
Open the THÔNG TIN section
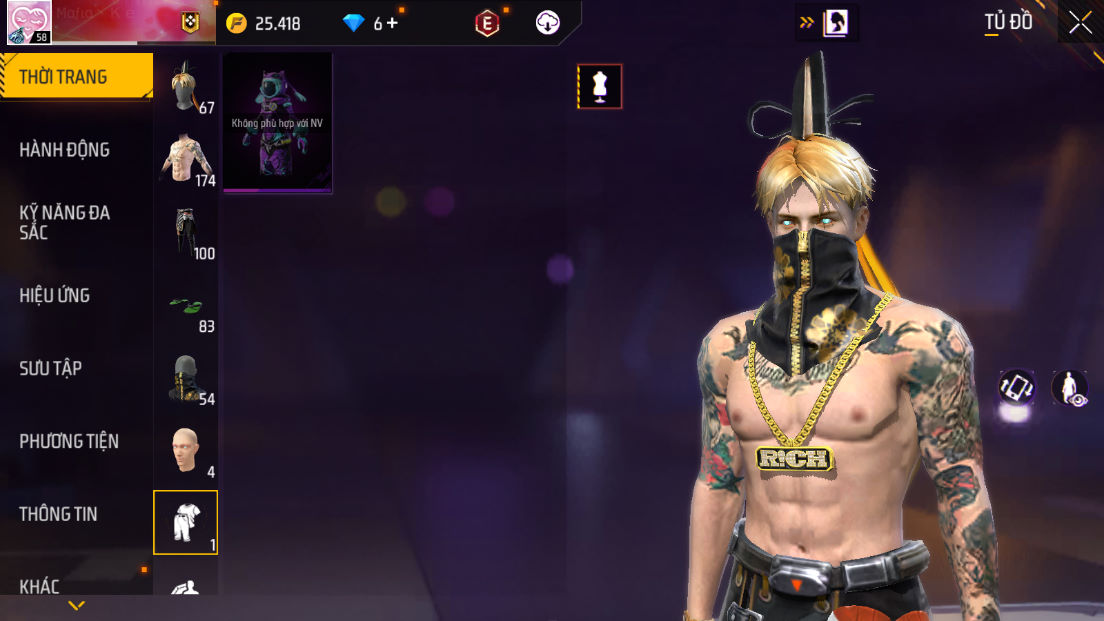click(59, 514)
